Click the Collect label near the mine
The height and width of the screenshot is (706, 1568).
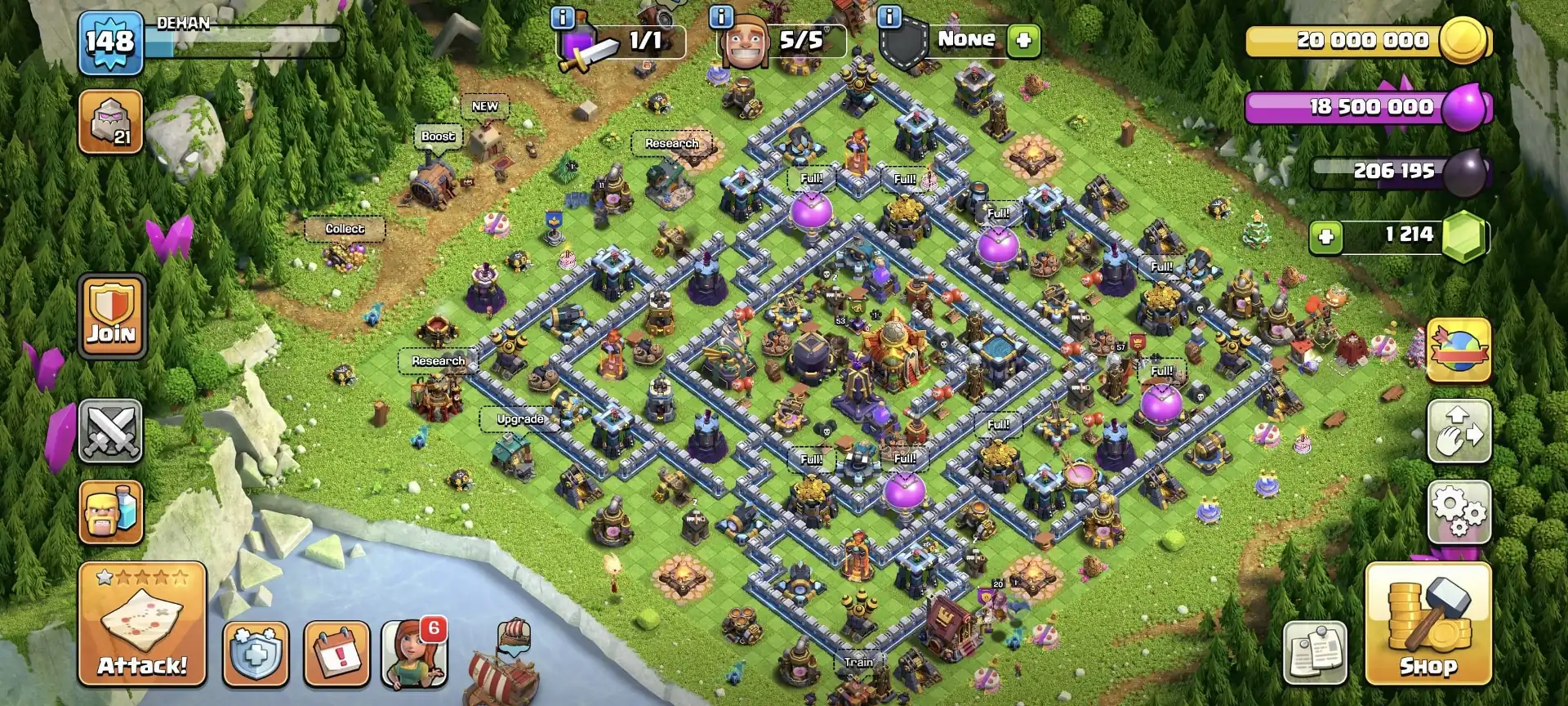click(345, 229)
